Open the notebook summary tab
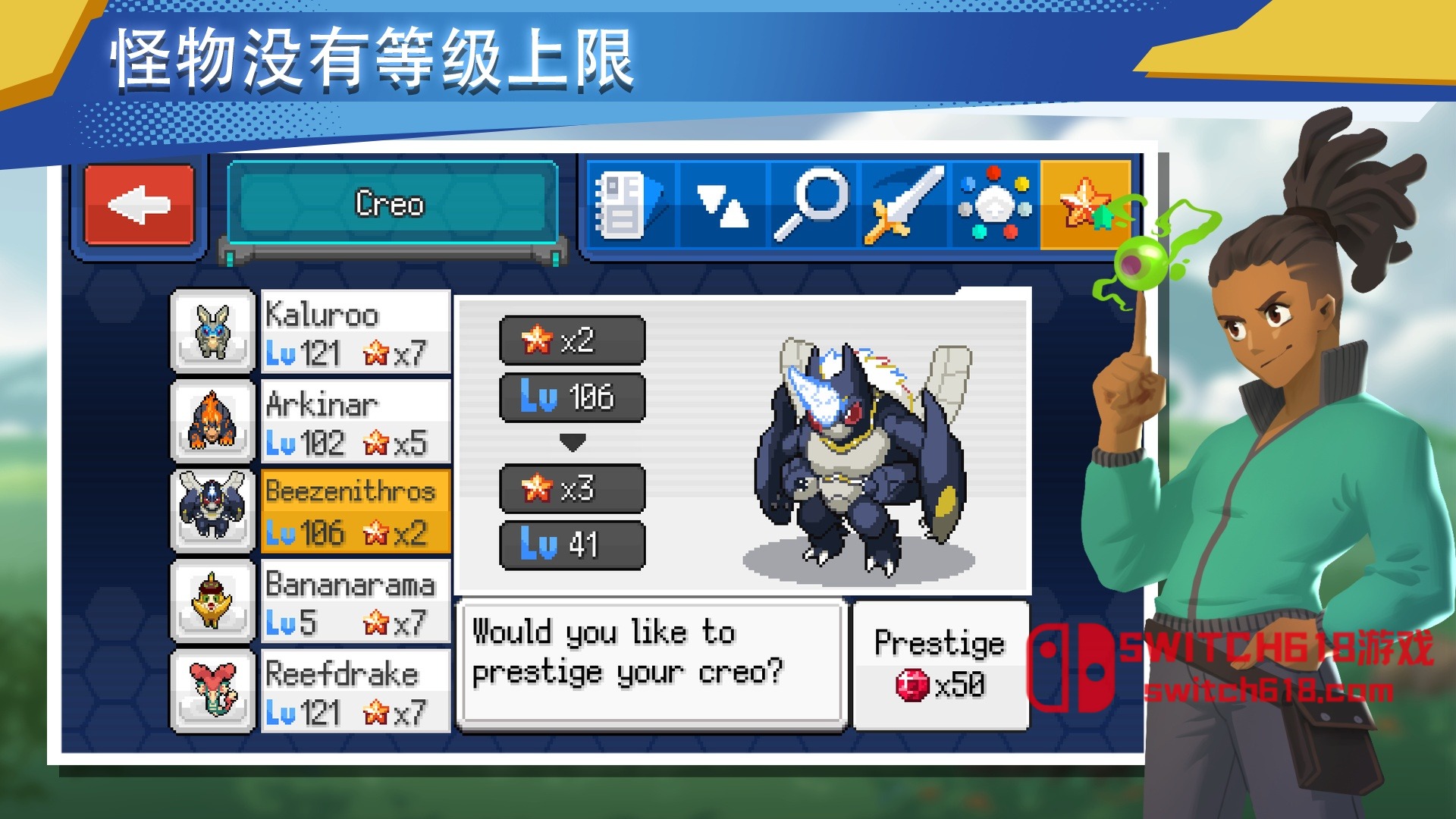 [631, 205]
